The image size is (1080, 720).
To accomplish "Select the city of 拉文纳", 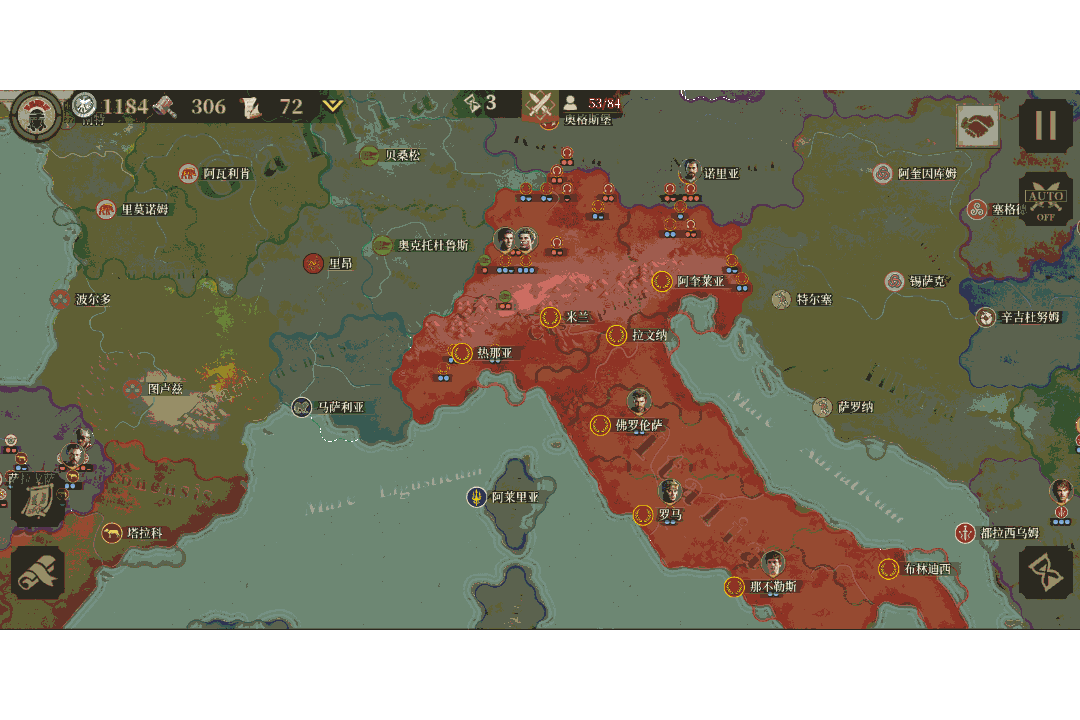I will tap(617, 335).
